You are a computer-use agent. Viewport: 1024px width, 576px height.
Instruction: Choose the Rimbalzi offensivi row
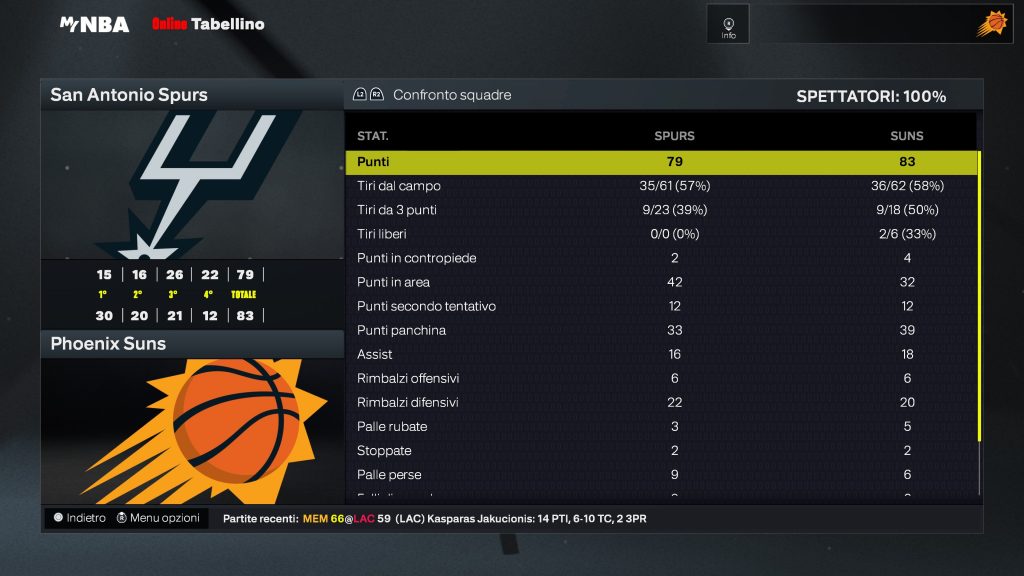pos(660,378)
